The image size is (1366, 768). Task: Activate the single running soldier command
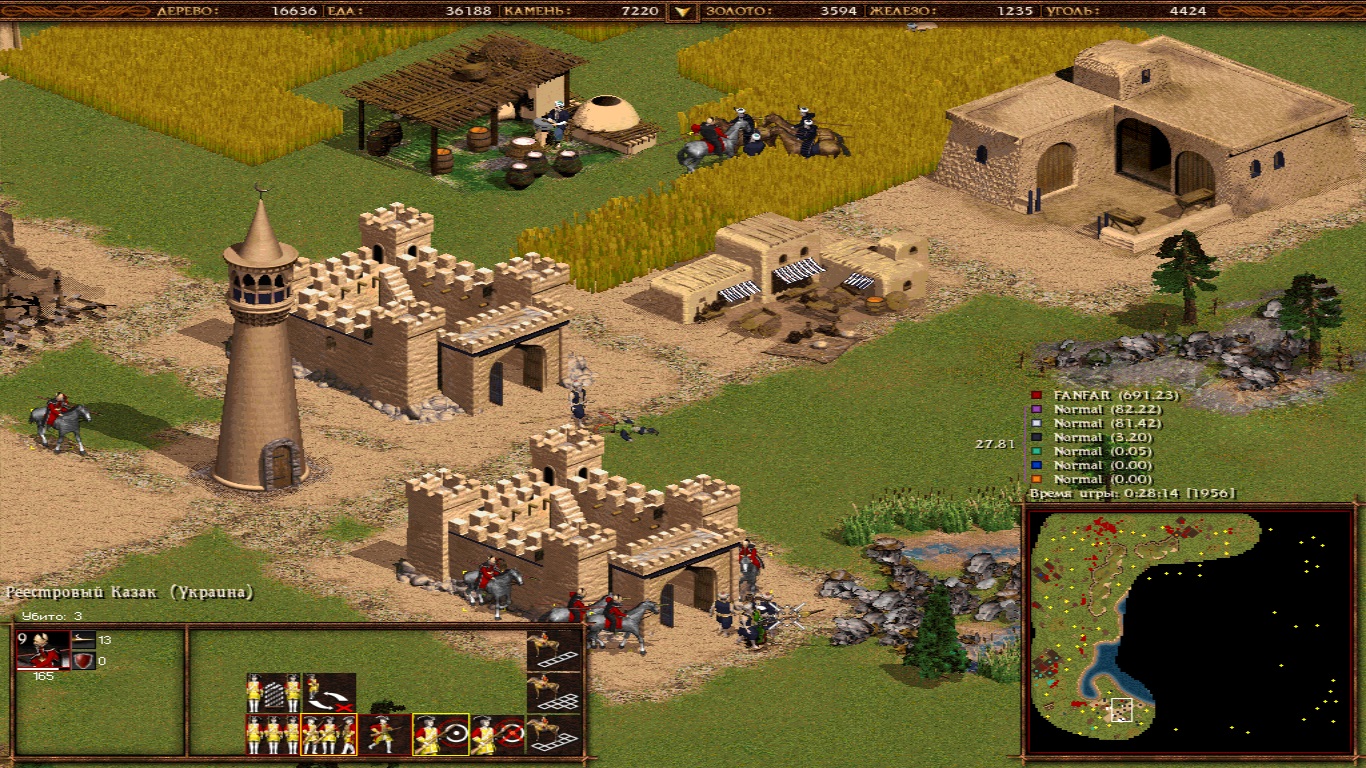385,735
